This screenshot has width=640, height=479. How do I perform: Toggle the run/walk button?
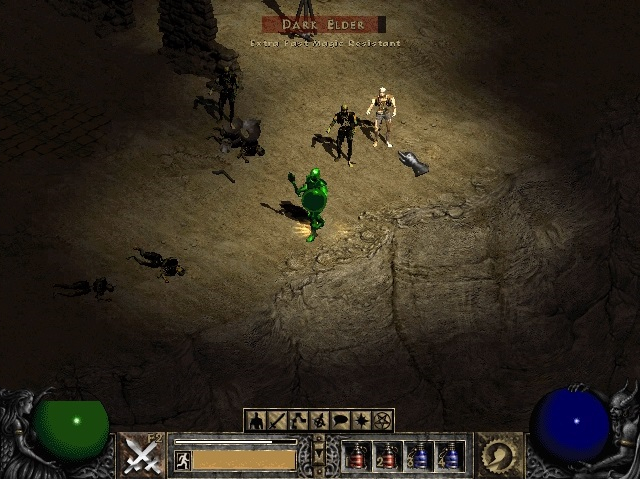[182, 460]
